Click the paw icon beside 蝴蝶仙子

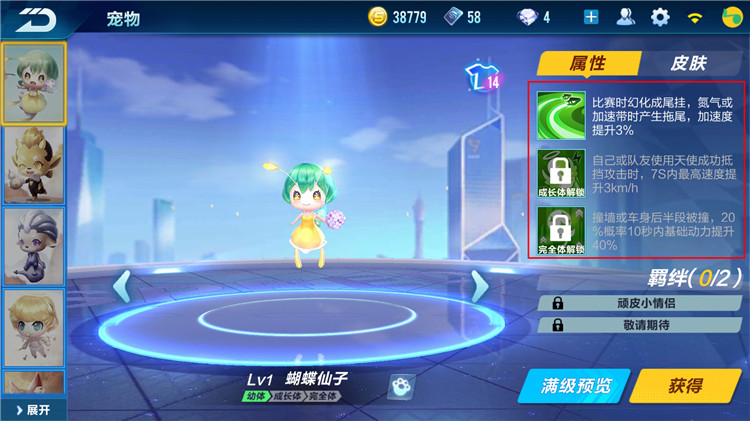tap(401, 385)
